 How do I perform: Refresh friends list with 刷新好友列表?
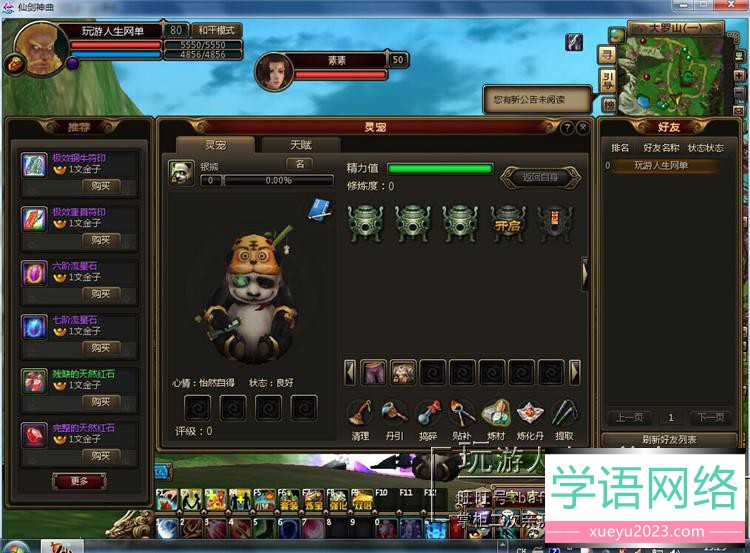[x=660, y=440]
